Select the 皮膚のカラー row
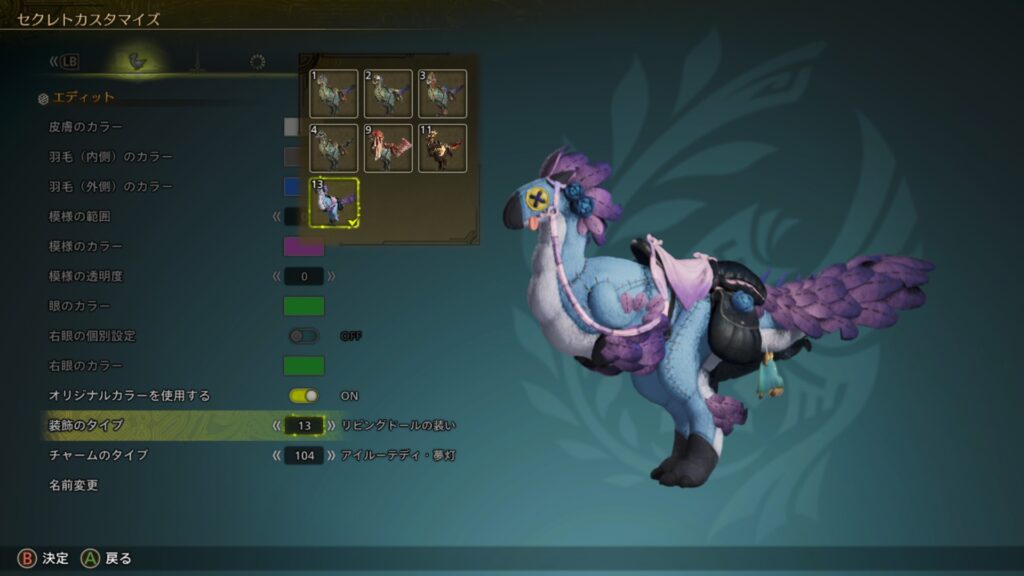 (86, 127)
